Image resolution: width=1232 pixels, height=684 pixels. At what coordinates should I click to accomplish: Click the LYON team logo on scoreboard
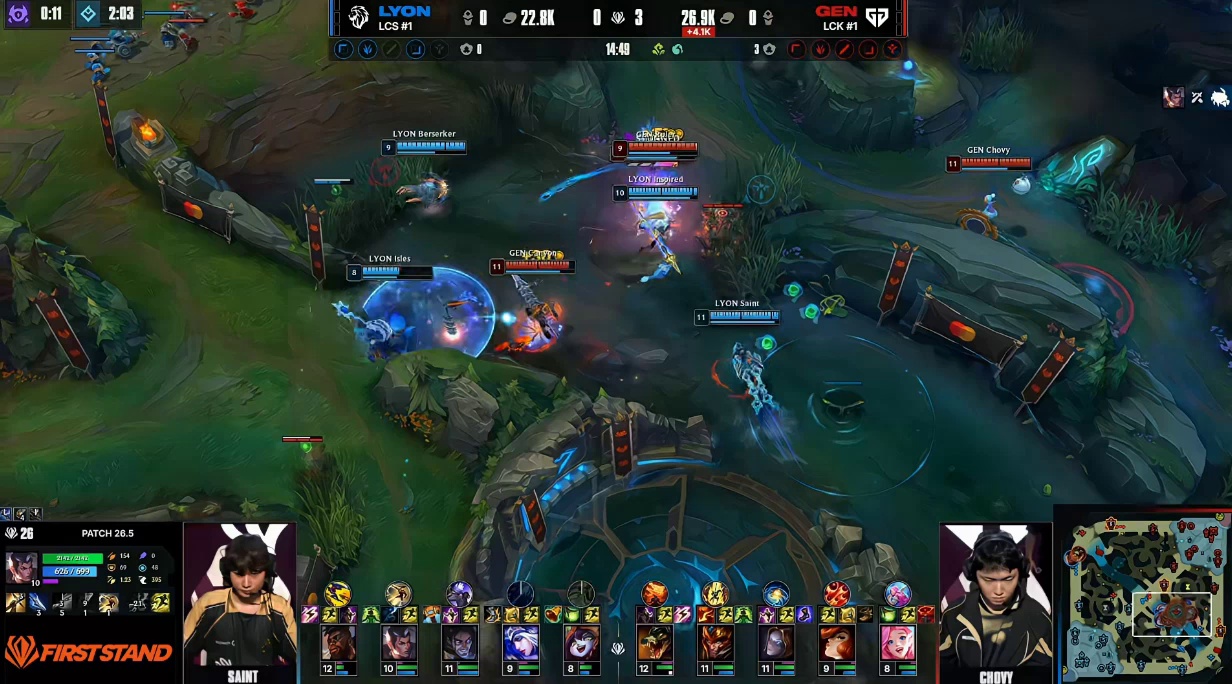coord(359,17)
